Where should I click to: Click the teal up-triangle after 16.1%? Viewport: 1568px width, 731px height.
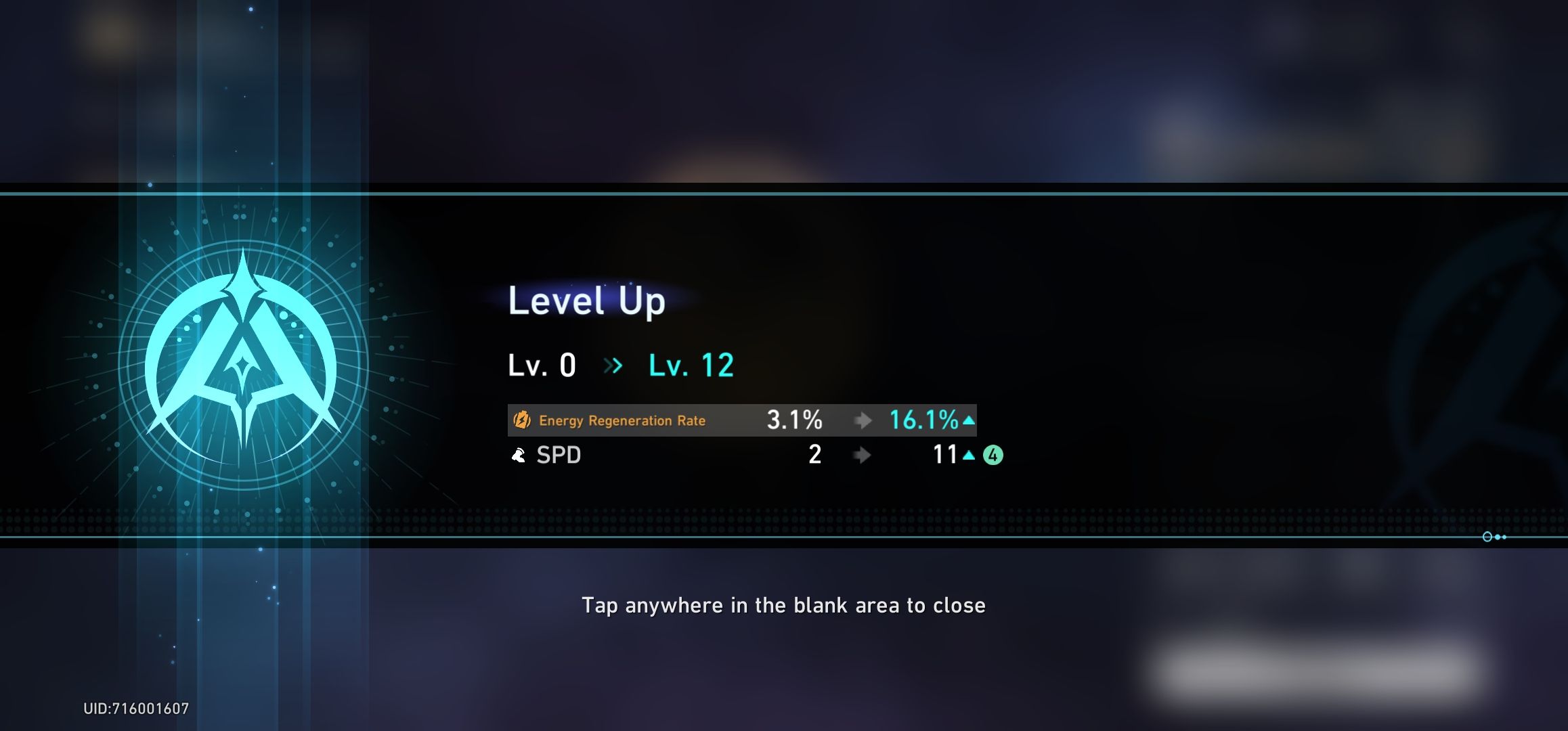pos(968,420)
